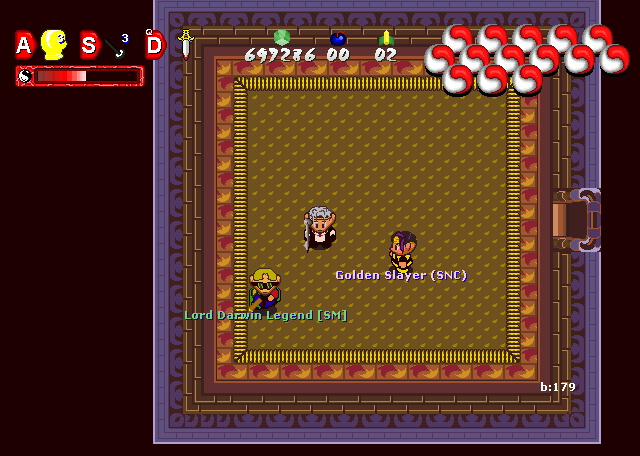Select the yellow glove item in slot A
The image size is (640, 456).
54,44
